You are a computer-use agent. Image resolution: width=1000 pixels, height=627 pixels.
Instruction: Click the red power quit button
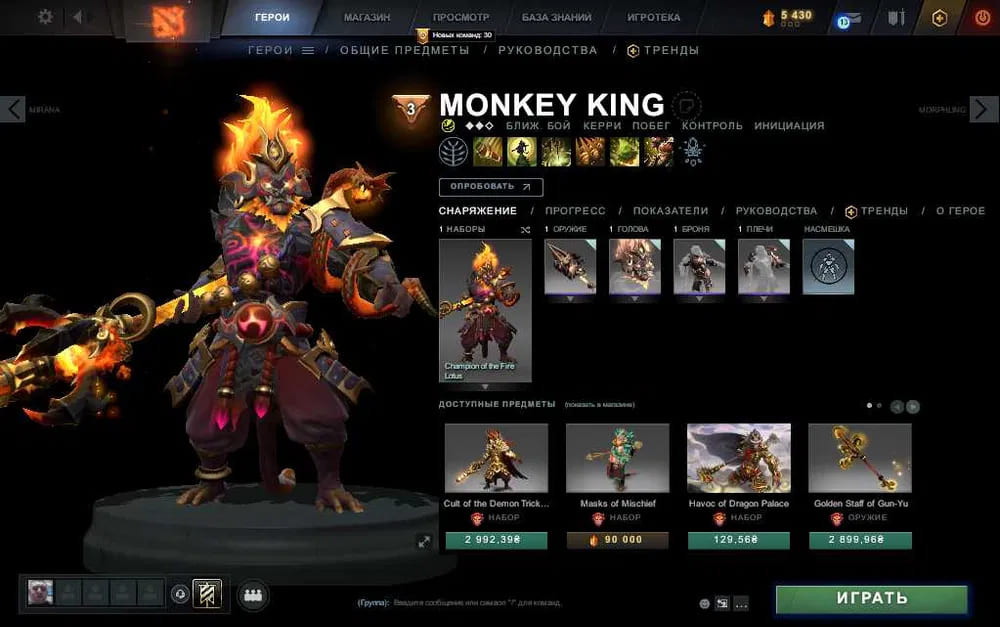pyautogui.click(x=982, y=17)
